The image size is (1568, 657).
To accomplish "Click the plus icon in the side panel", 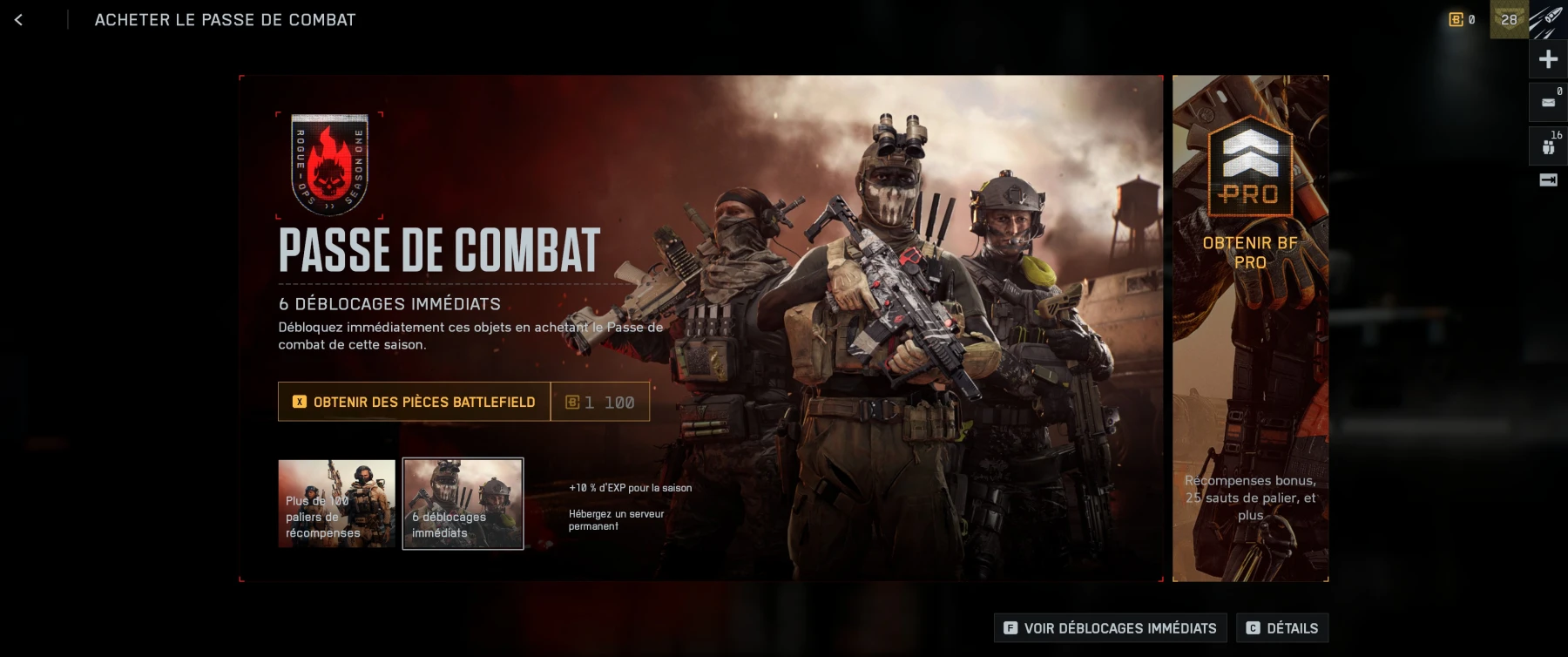I will point(1548,59).
